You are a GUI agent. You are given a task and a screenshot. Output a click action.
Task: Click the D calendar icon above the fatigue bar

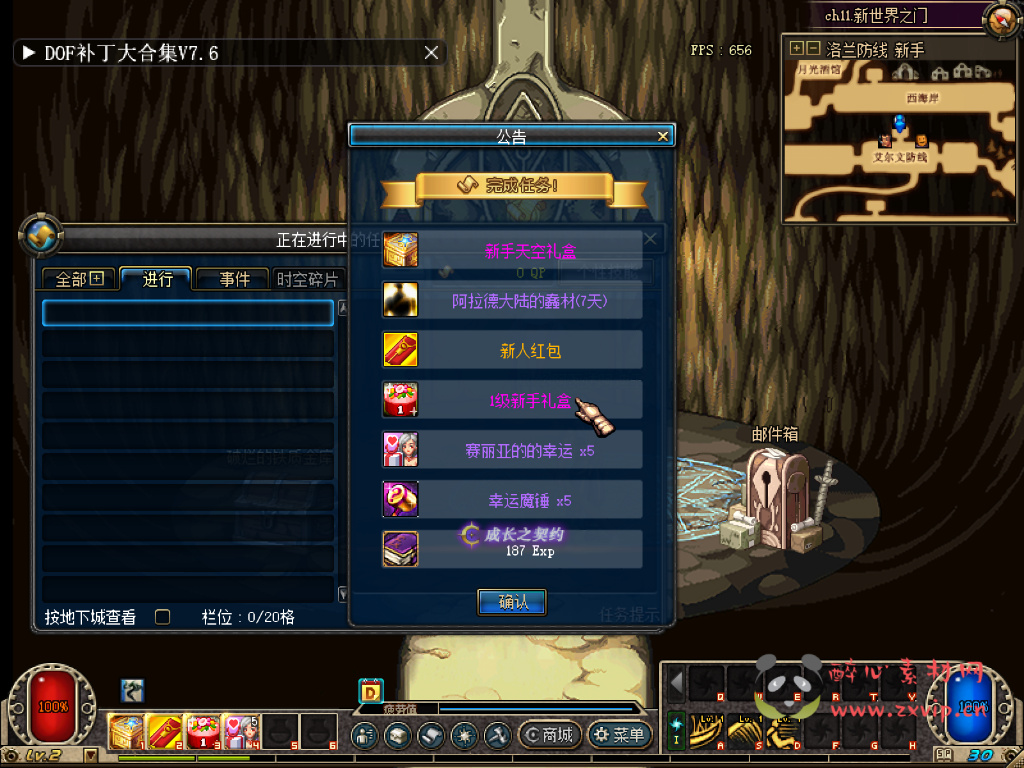pos(371,690)
